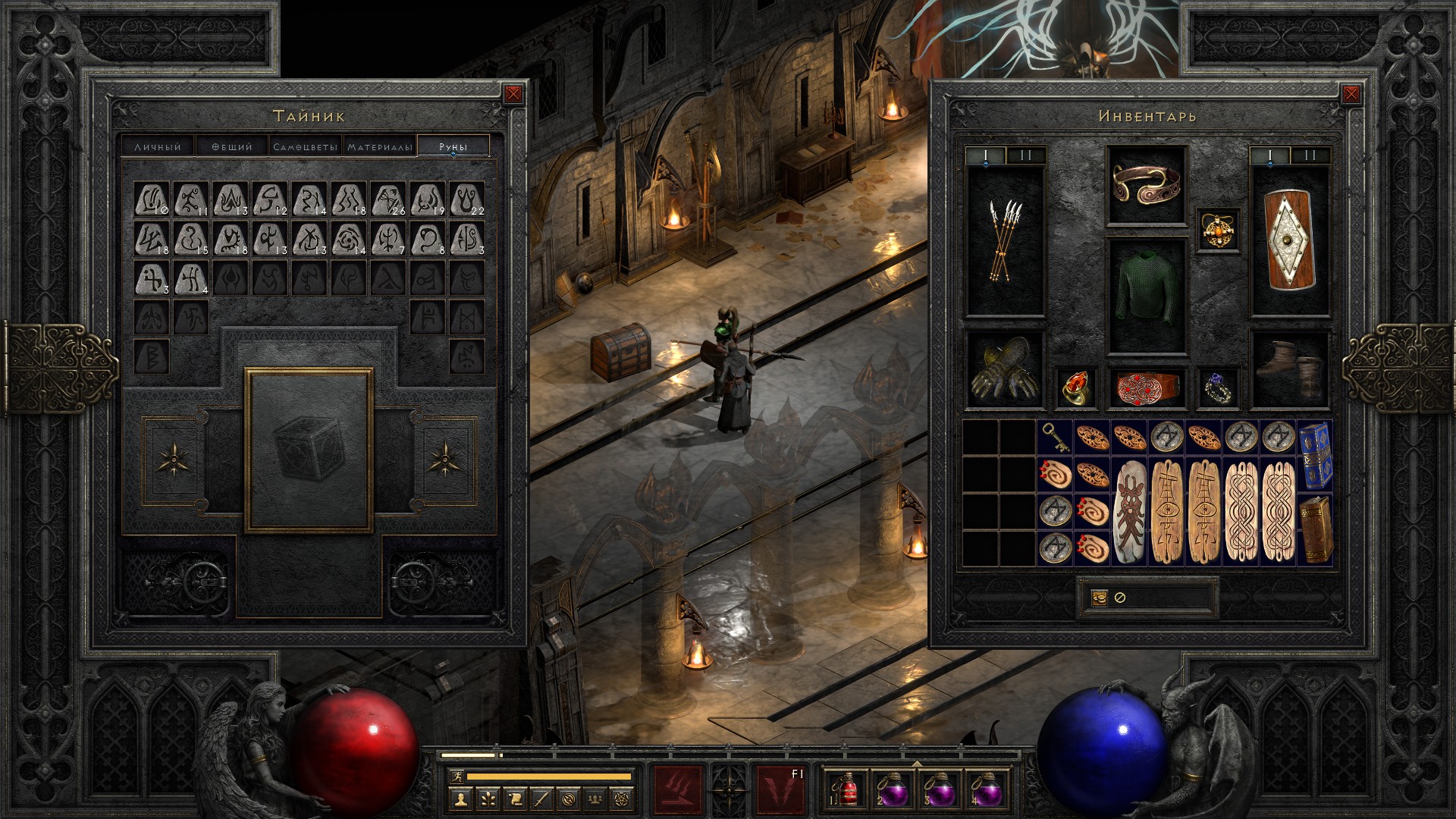Select the equipped javelins weapon slot
The image size is (1456, 819).
[1006, 241]
